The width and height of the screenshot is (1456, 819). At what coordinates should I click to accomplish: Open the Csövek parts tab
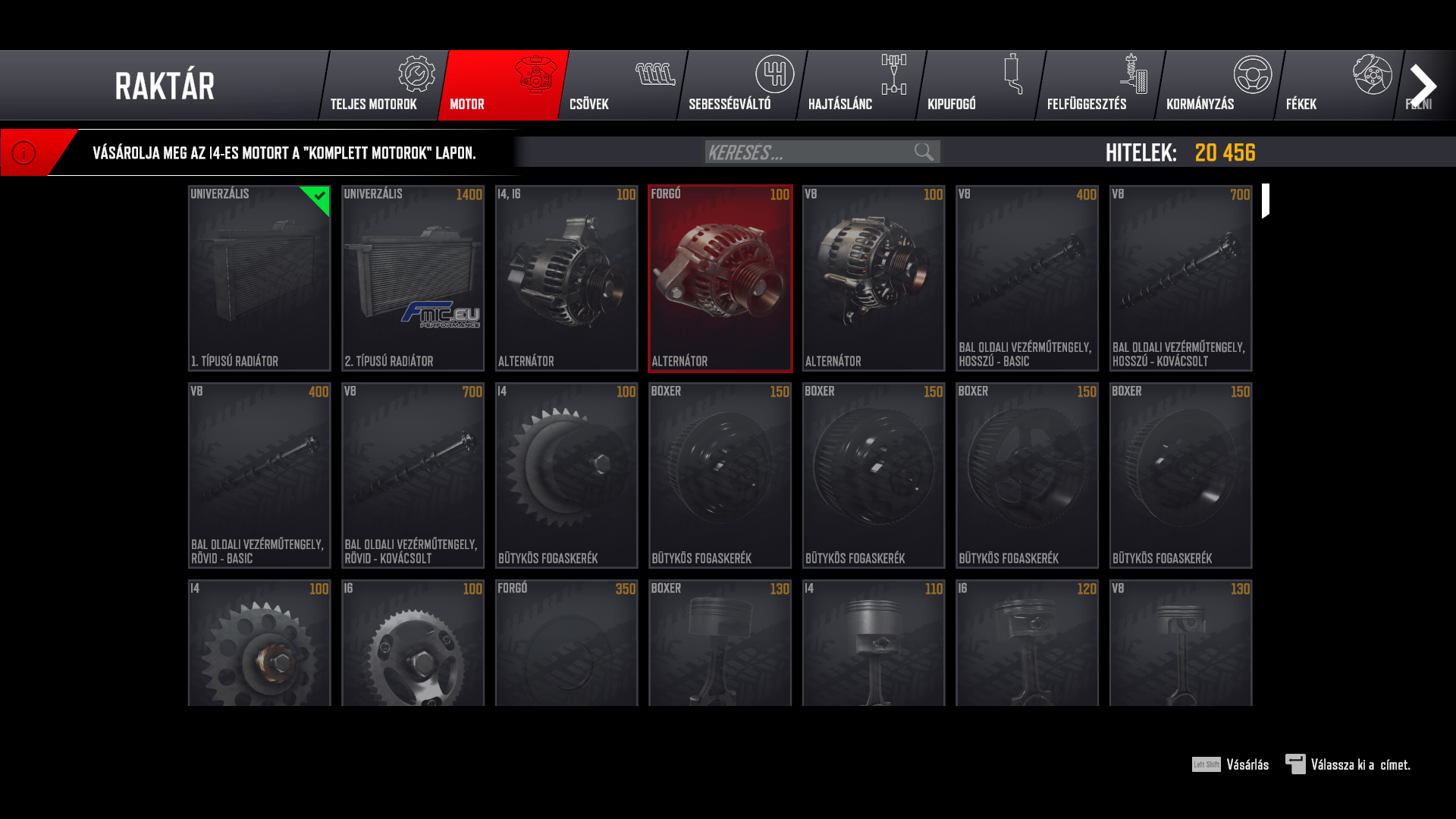[622, 86]
